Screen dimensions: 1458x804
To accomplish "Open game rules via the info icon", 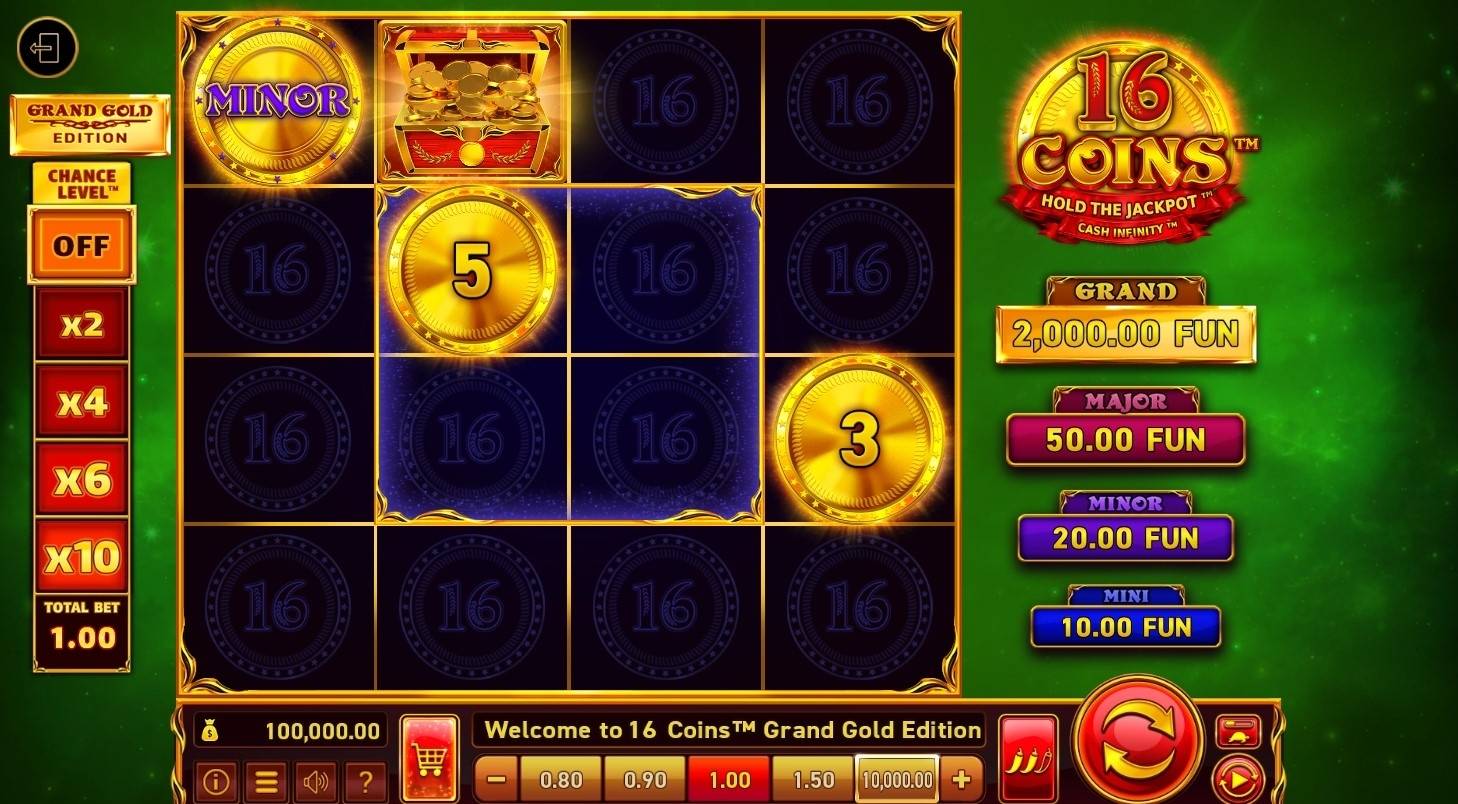I will click(217, 782).
